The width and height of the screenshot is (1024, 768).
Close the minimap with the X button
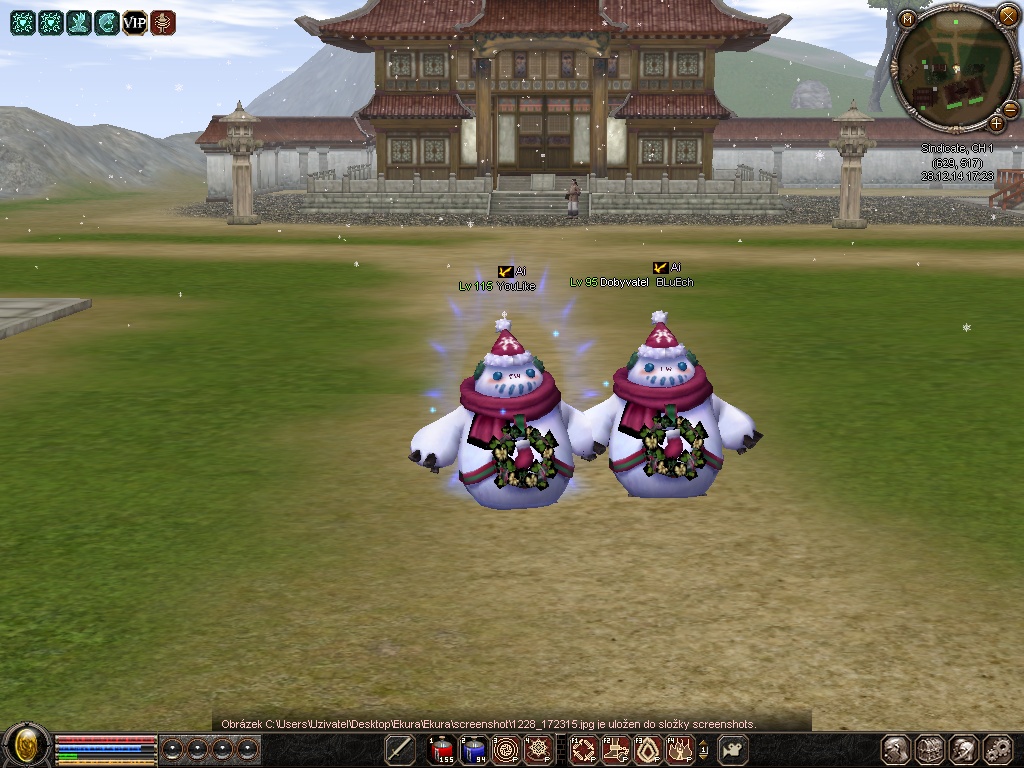coord(1007,15)
